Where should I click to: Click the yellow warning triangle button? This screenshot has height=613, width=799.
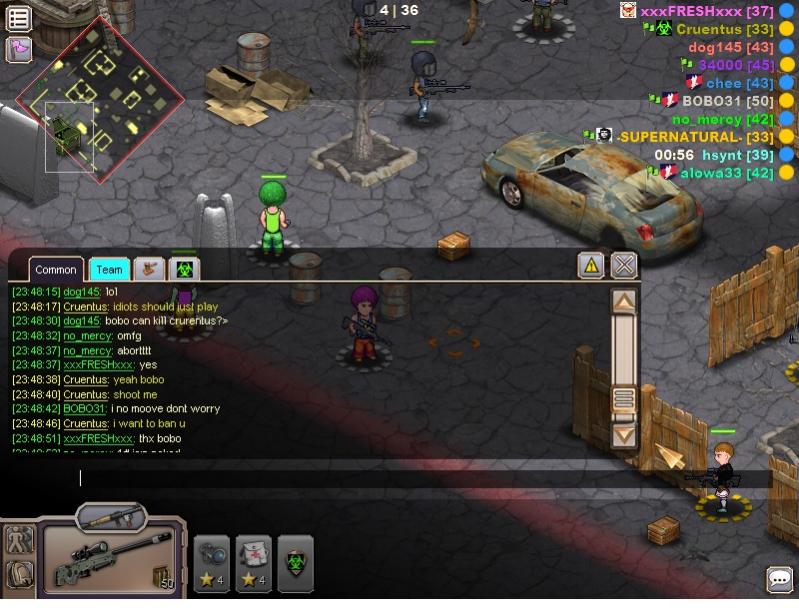[591, 265]
